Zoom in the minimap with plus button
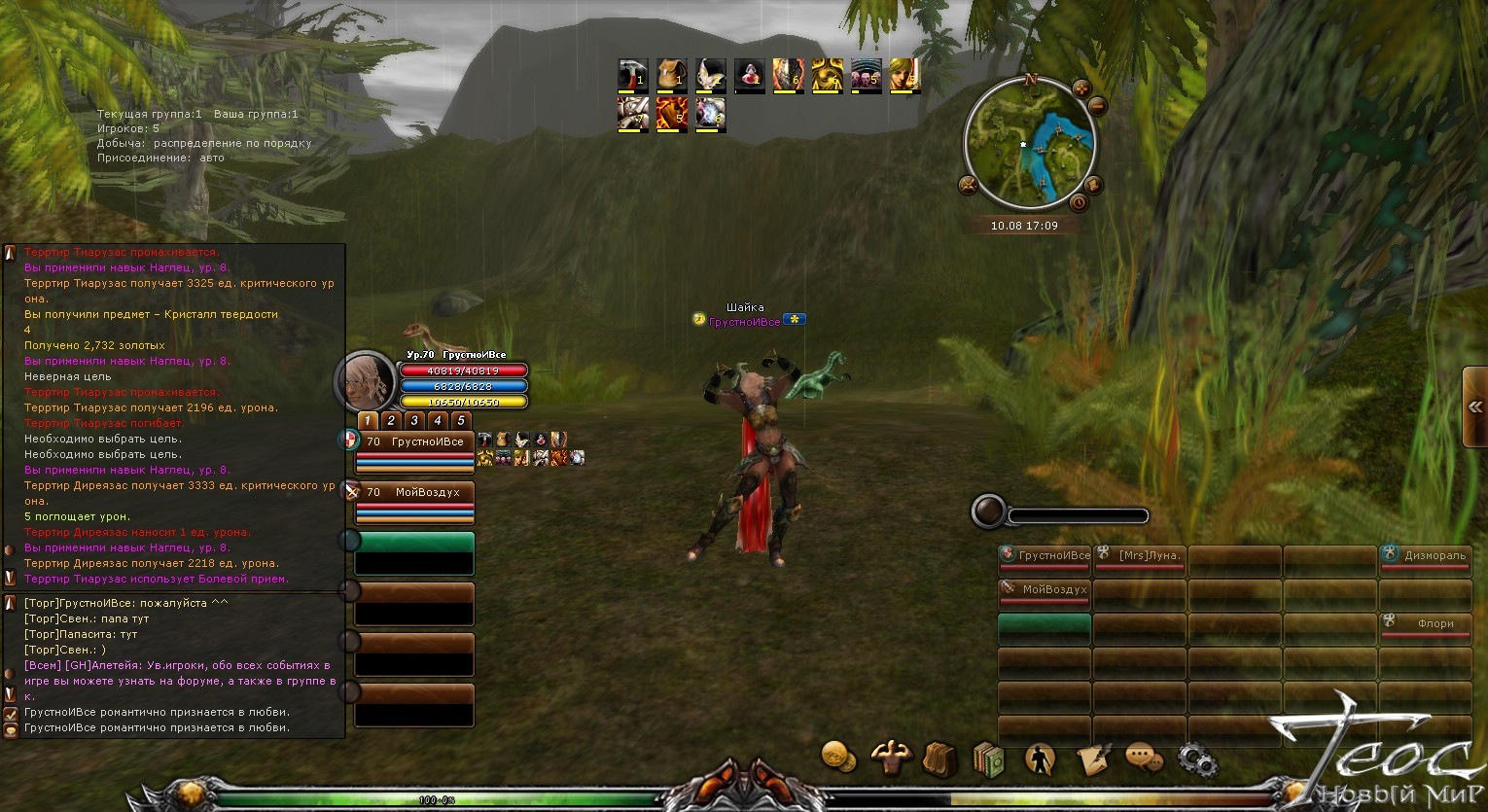Image resolution: width=1488 pixels, height=812 pixels. tap(1081, 90)
